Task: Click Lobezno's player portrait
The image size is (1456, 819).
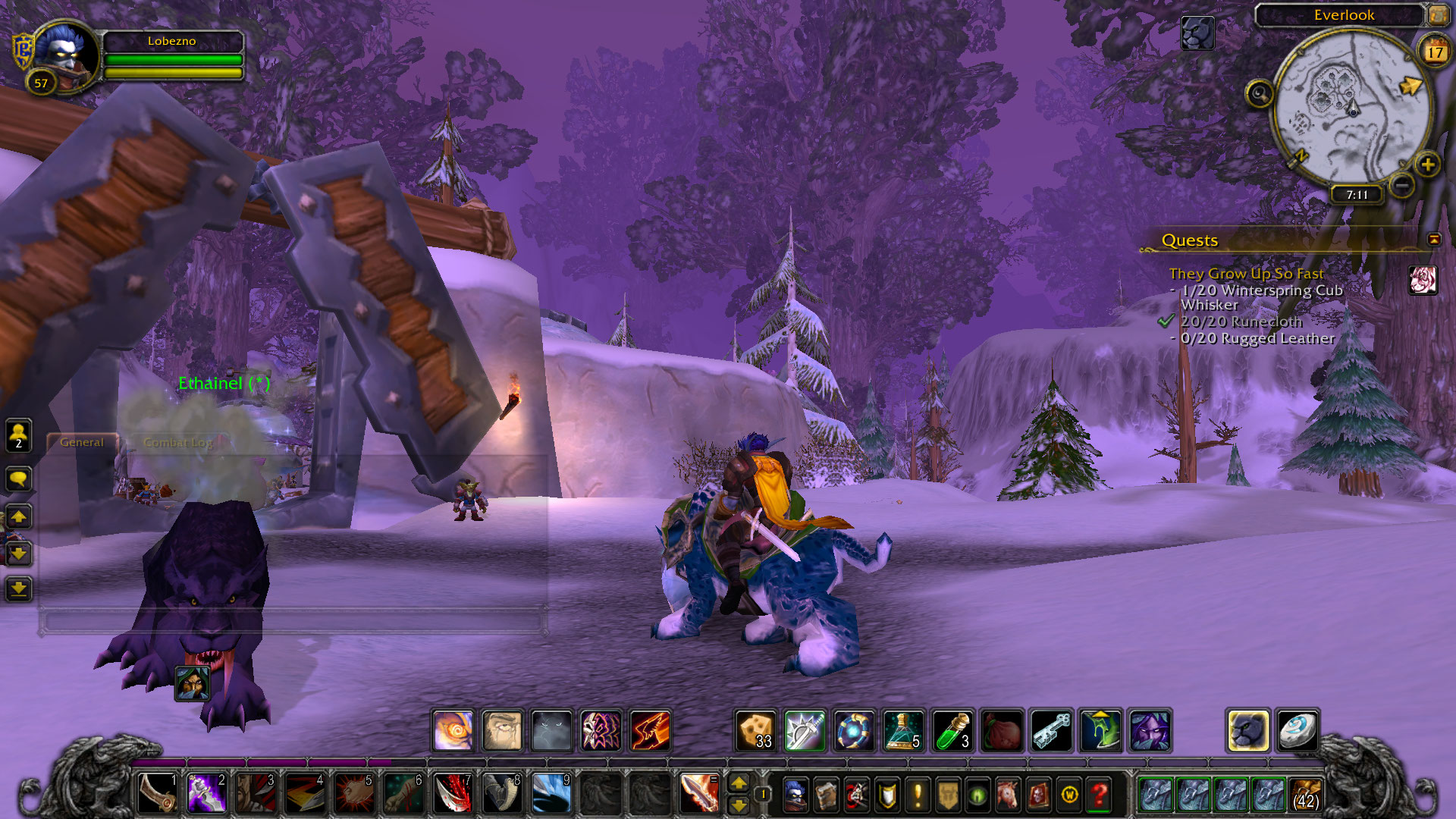Action: click(x=66, y=53)
